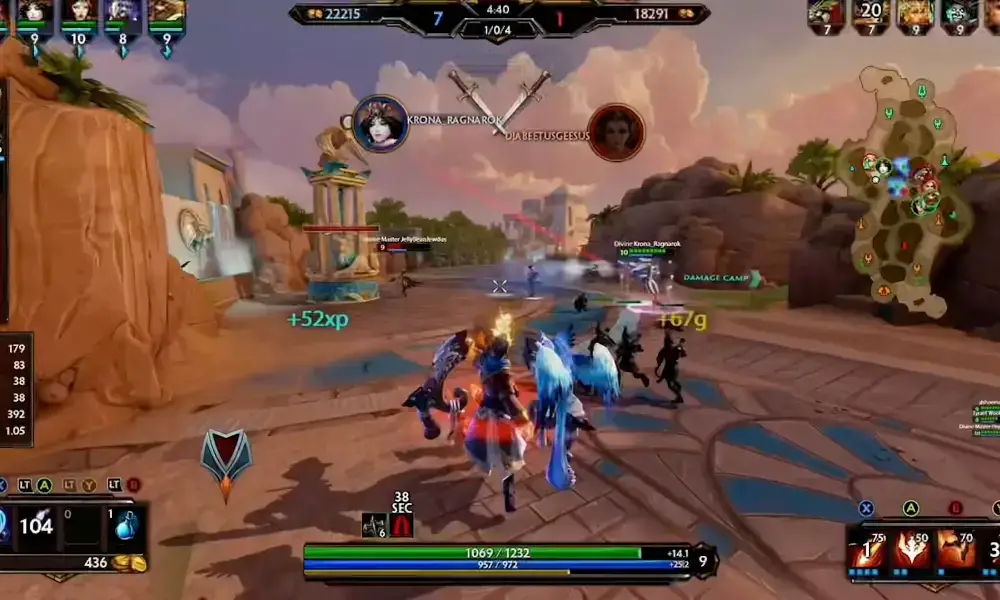
Task: Click the cooling-down ability costing 75 mana
Action: (x=866, y=551)
